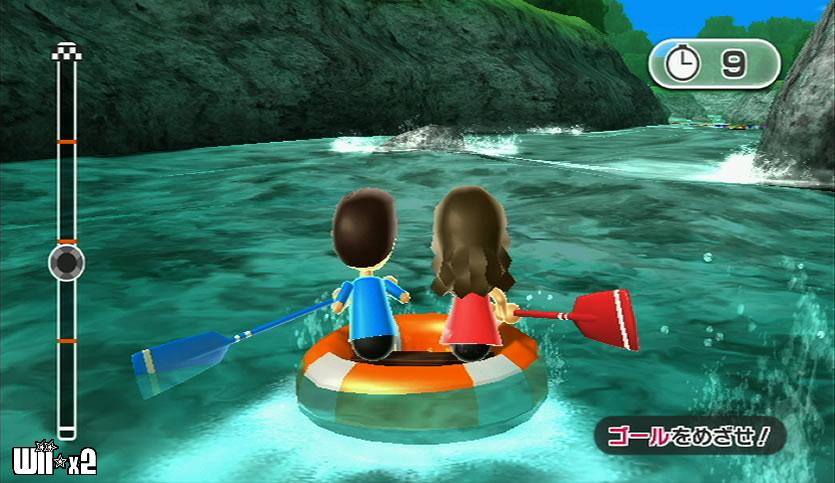
Task: Click the raft position marker on the progress track
Action: click(66, 263)
